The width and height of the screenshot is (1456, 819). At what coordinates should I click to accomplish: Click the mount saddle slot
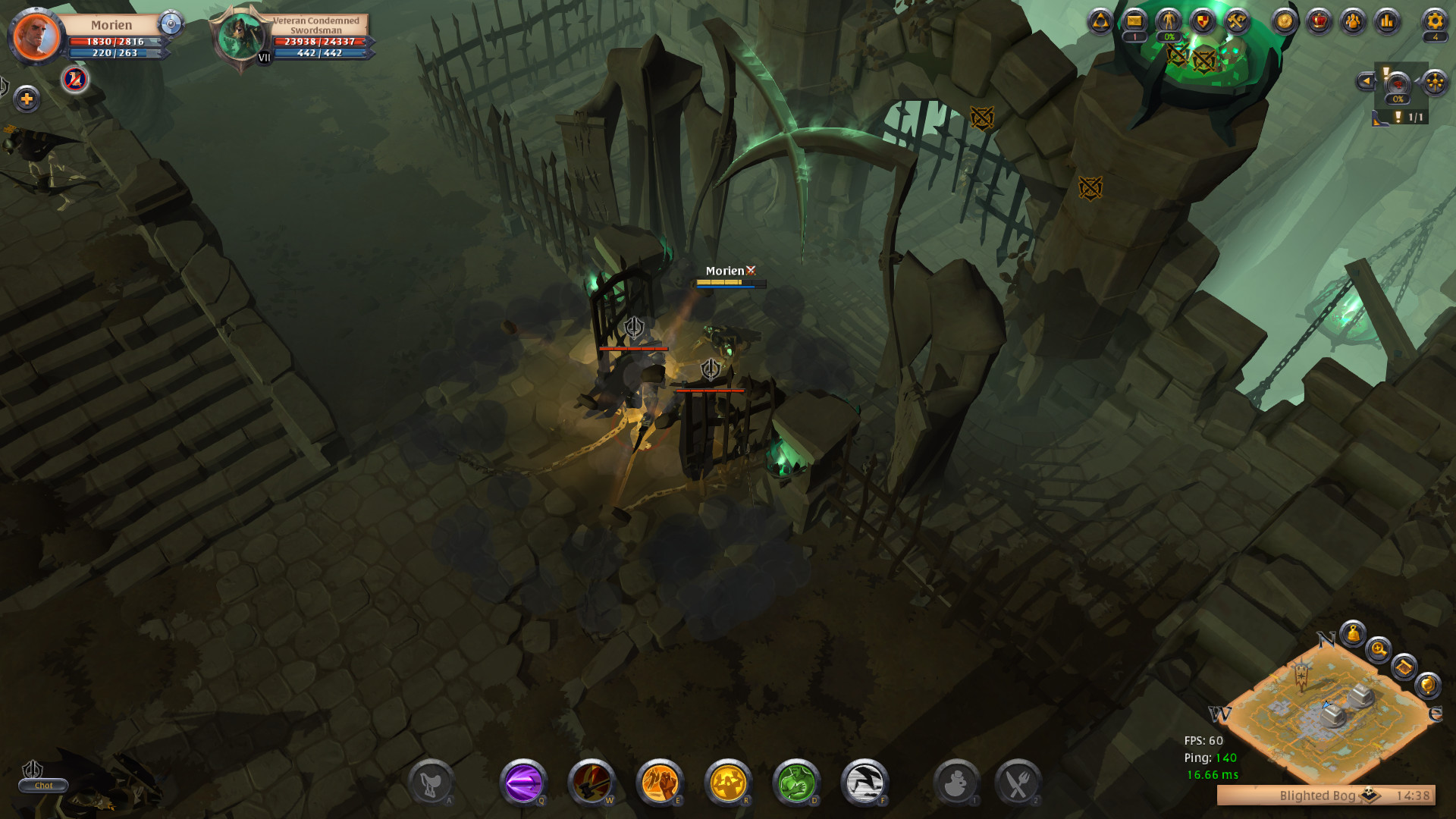pos(431,783)
